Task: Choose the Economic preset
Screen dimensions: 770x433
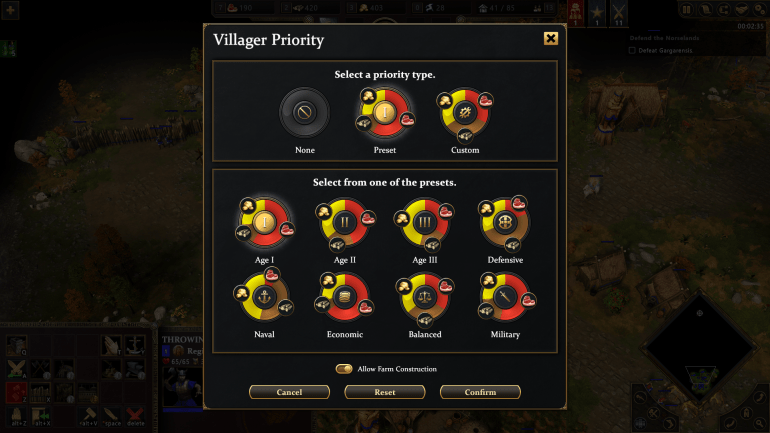Action: point(345,297)
